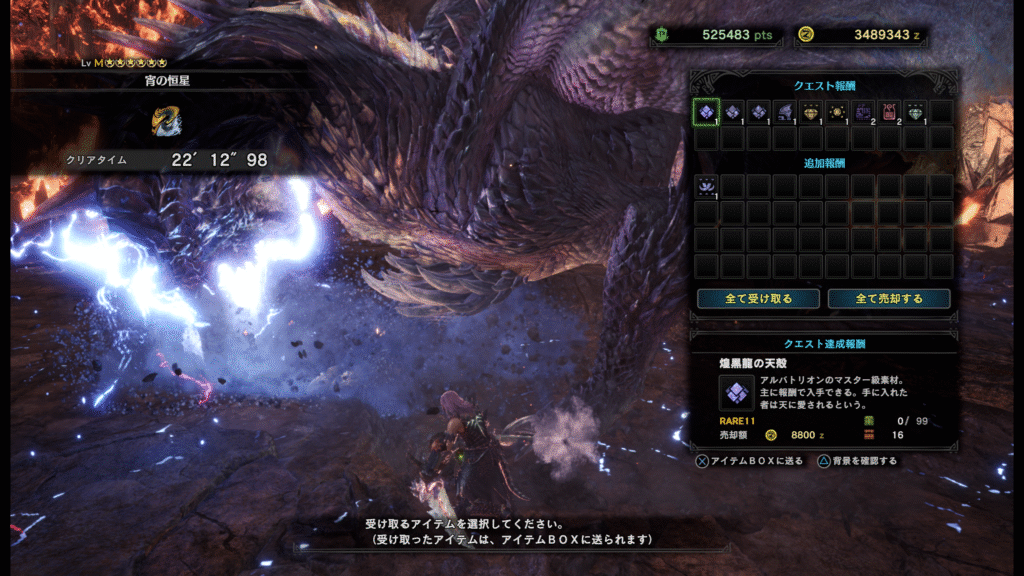Select the green-highlighted Fatalis shard reward slot
The height and width of the screenshot is (576, 1024).
pos(706,112)
